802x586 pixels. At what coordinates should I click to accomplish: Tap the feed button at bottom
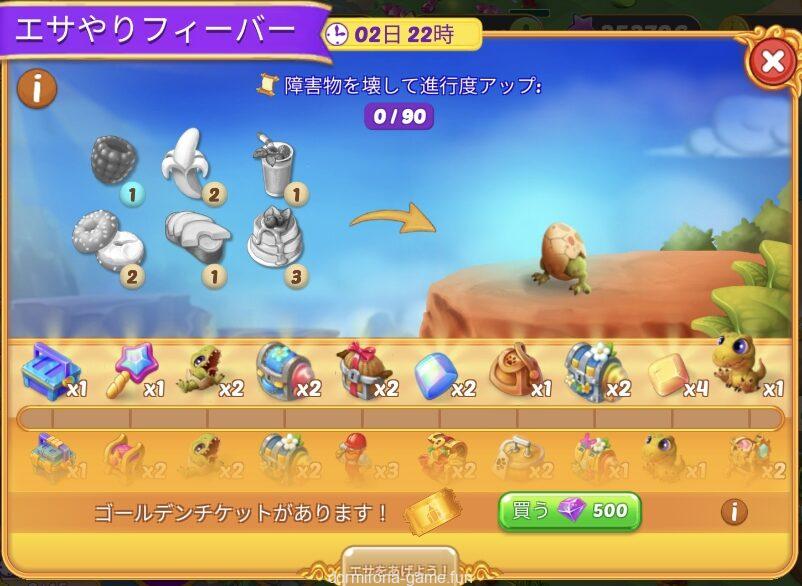[x=400, y=566]
